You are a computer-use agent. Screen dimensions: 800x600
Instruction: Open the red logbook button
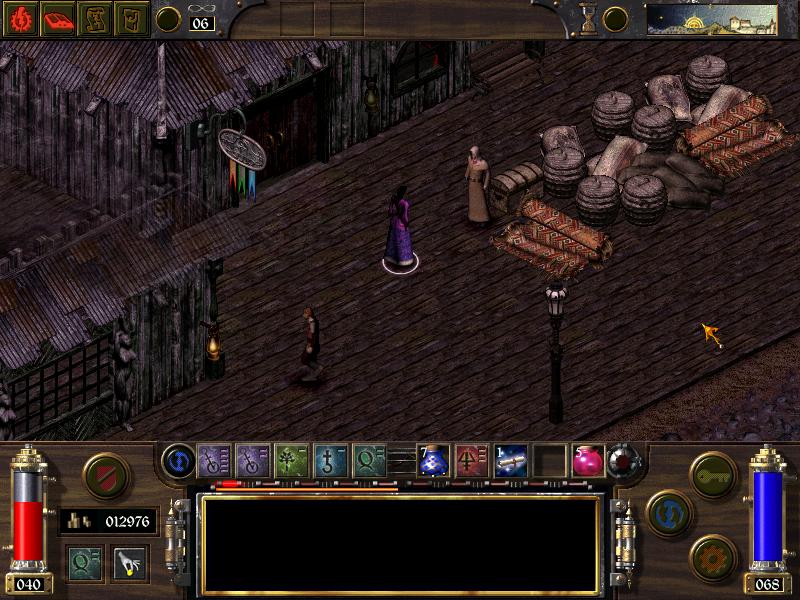point(57,19)
